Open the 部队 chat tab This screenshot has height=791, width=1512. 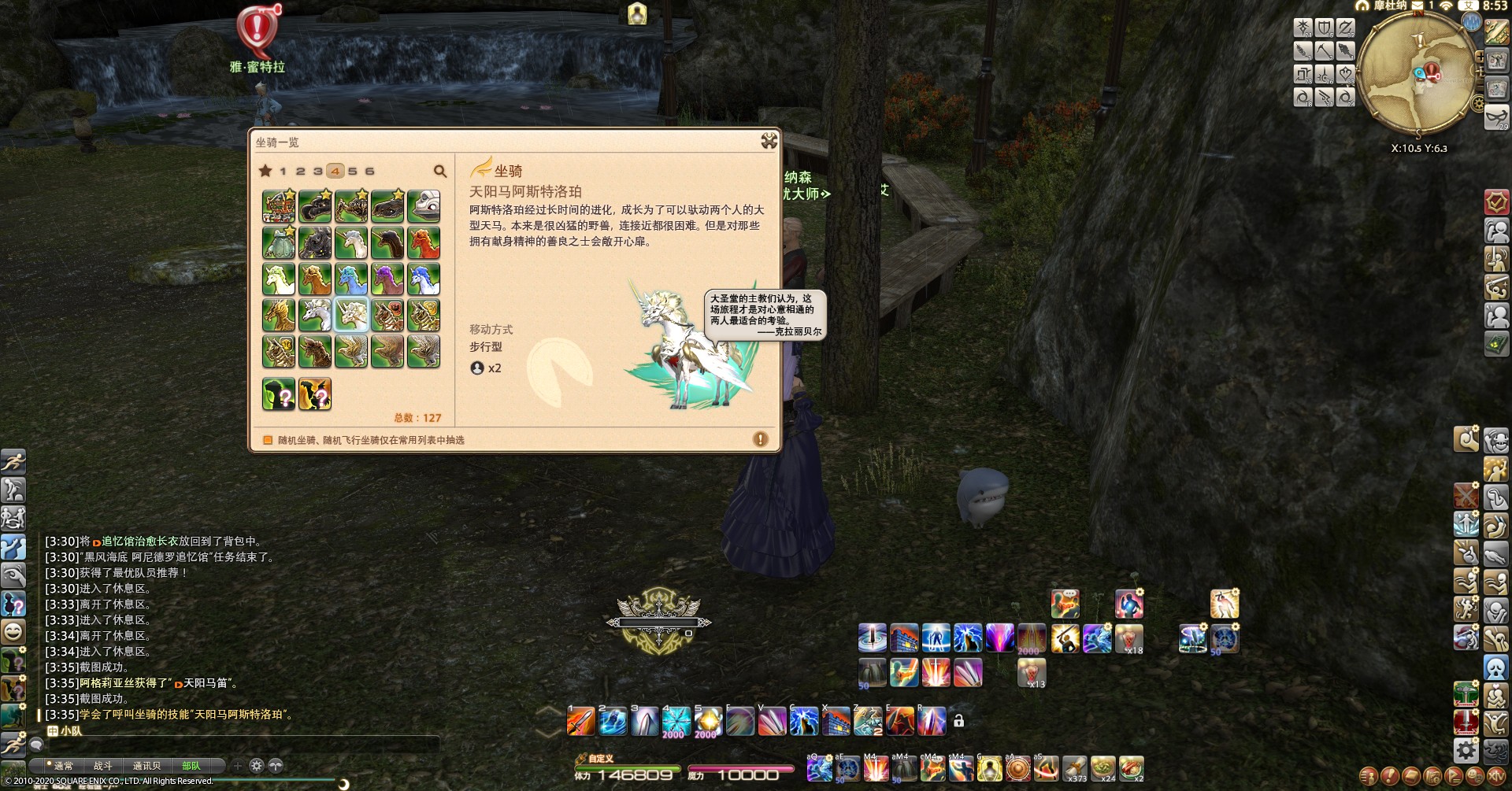tap(191, 766)
